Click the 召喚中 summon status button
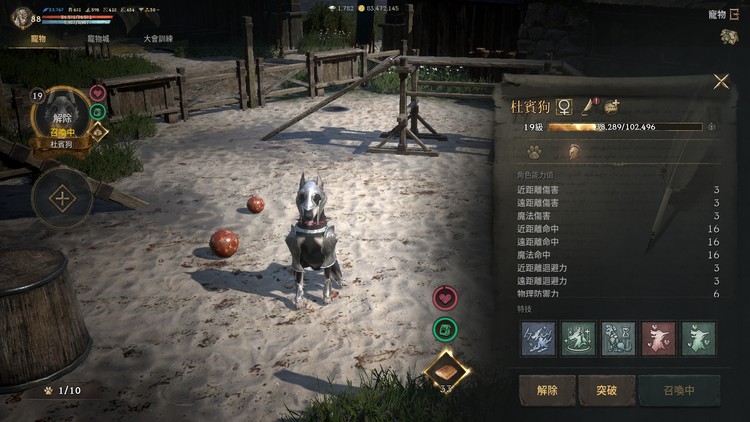 click(678, 390)
